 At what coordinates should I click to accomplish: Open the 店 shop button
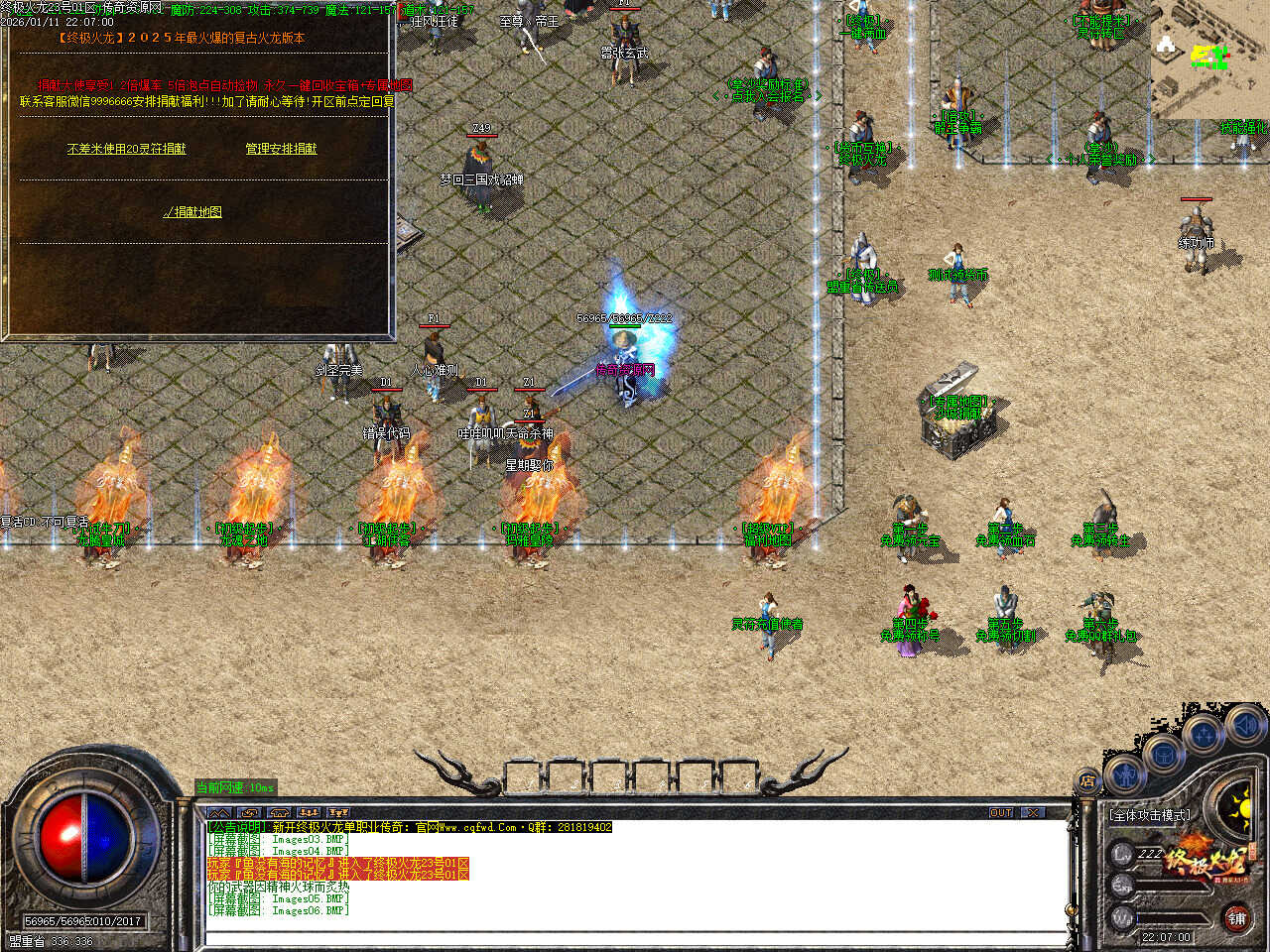(1088, 781)
